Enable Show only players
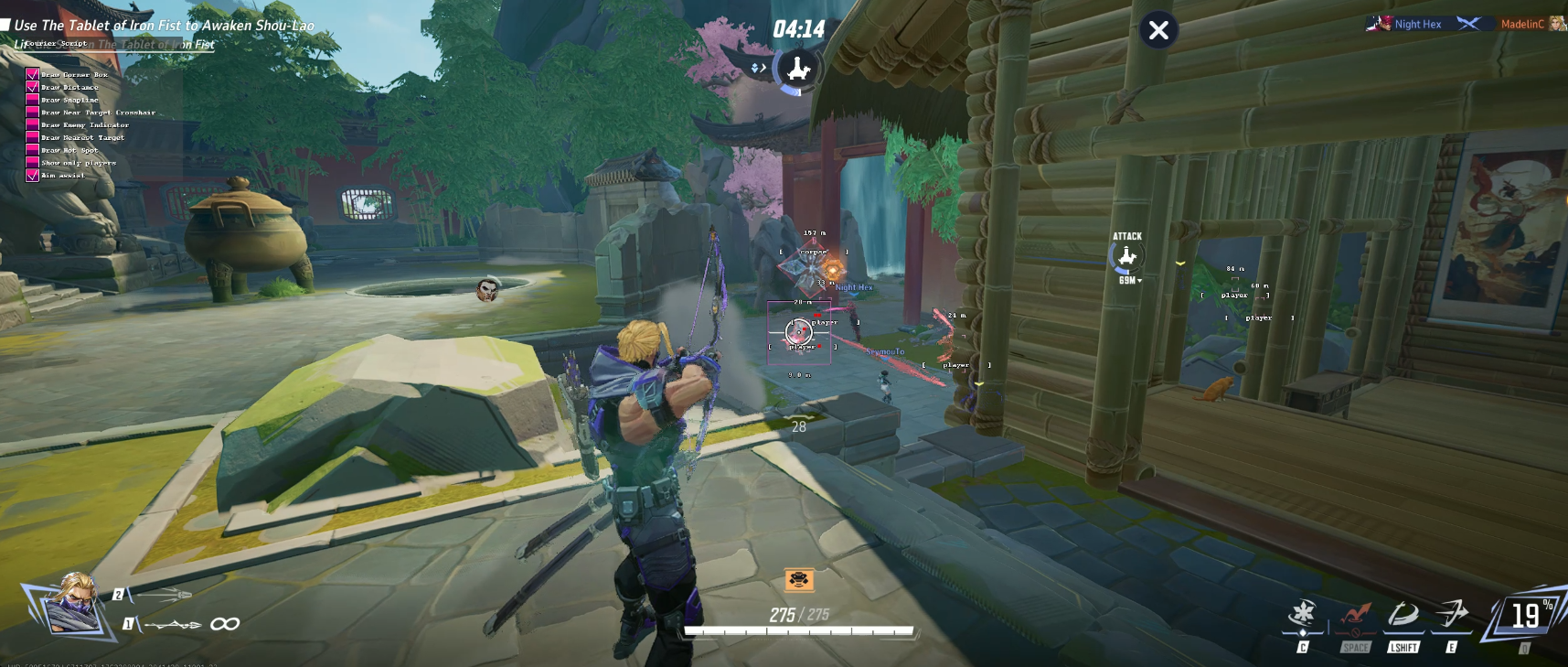 tap(32, 162)
